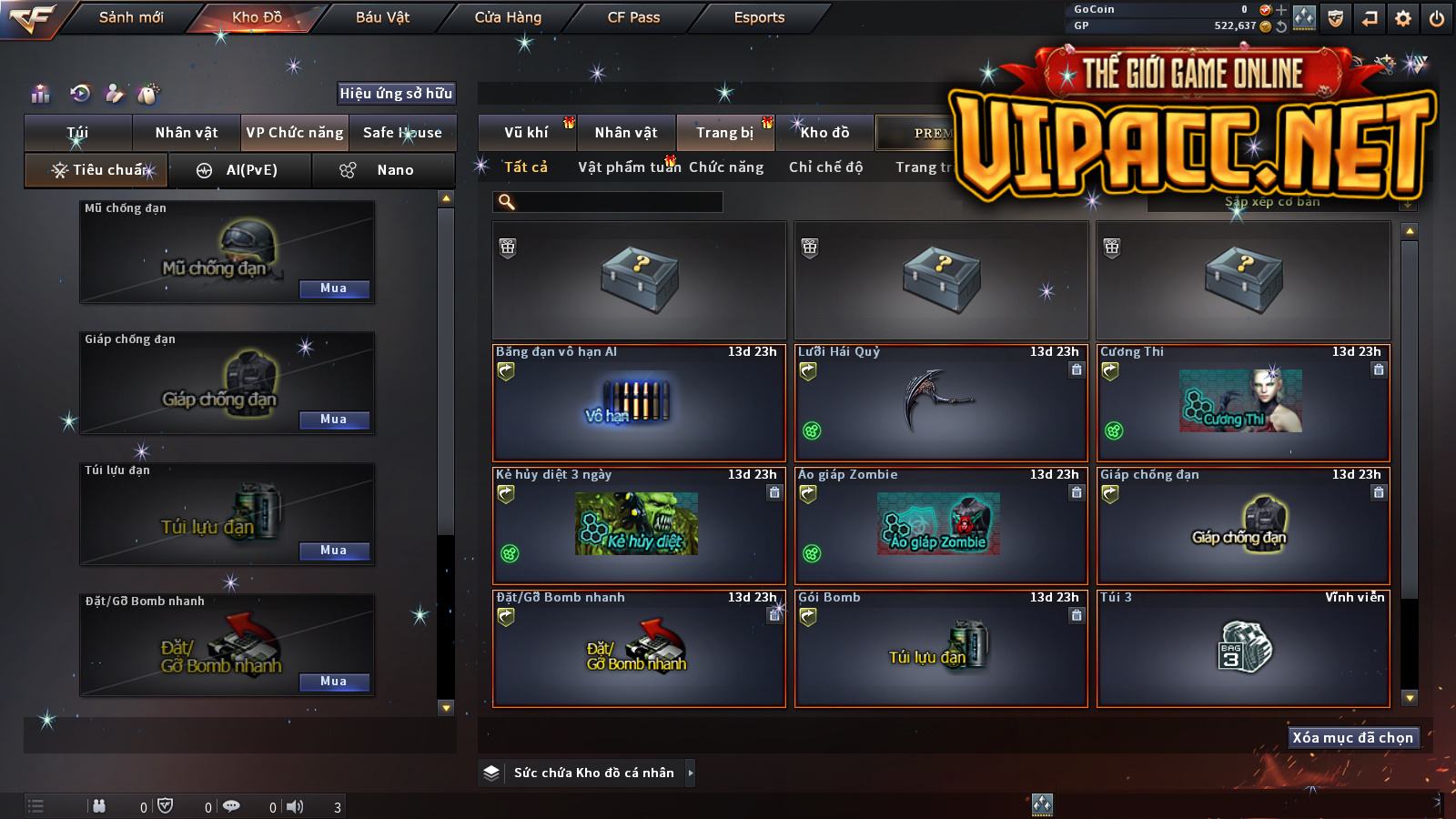
Task: Open the Esports menu
Action: (759, 17)
